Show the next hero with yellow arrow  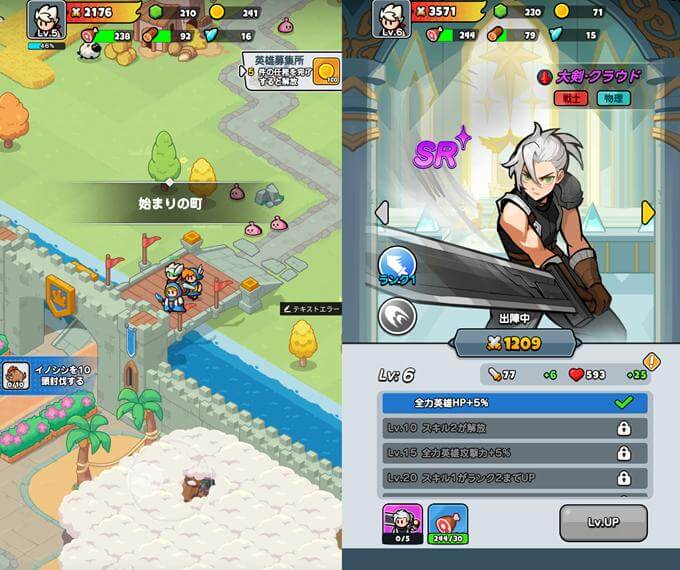pyautogui.click(x=648, y=212)
